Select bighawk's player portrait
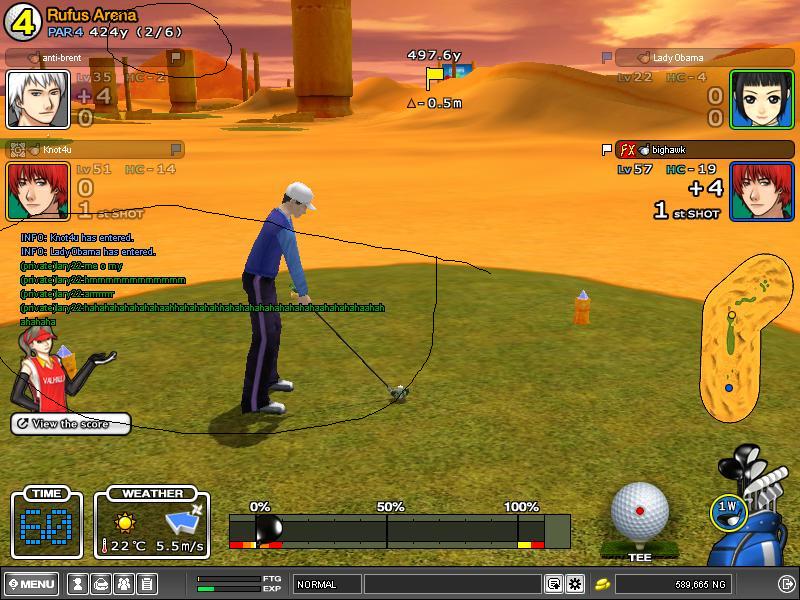 pos(762,190)
